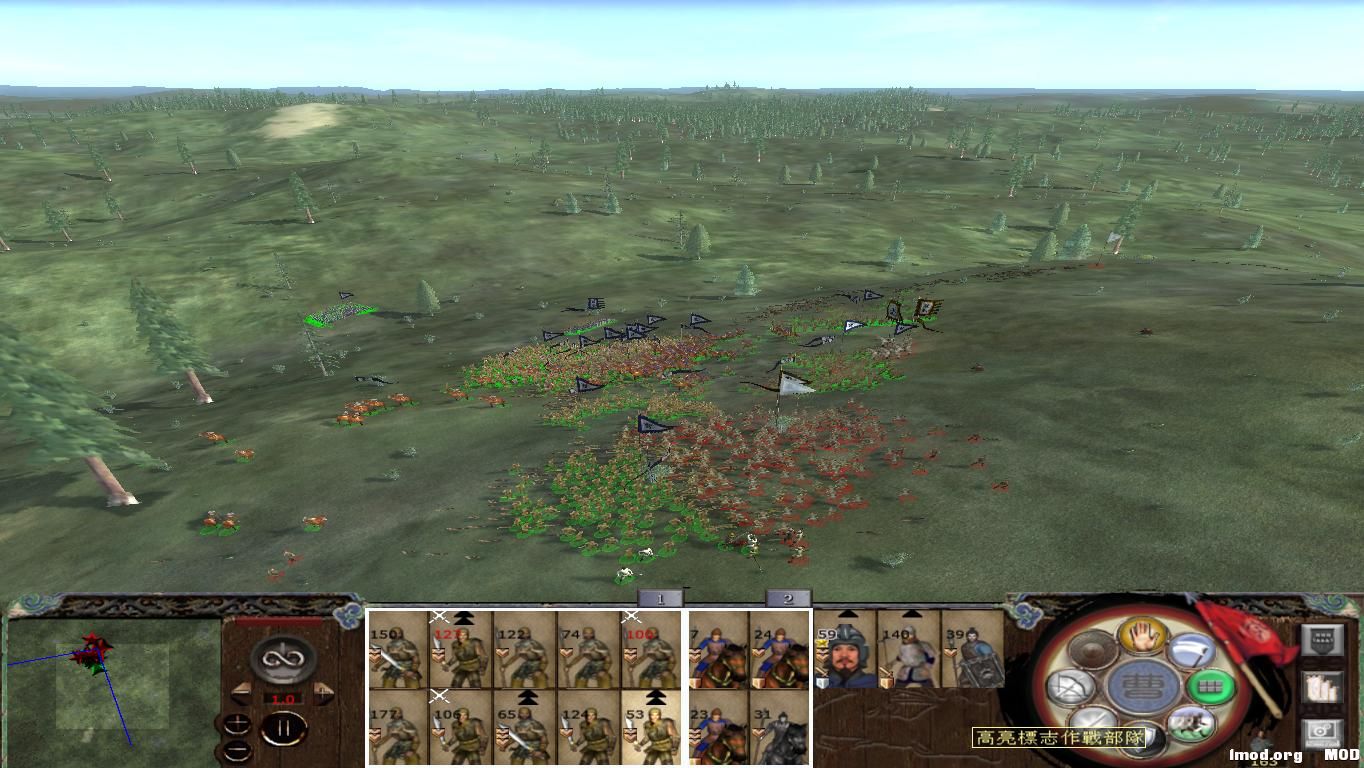Toggle unlimited time with the infinity icon
The image size is (1364, 768).
click(x=283, y=657)
